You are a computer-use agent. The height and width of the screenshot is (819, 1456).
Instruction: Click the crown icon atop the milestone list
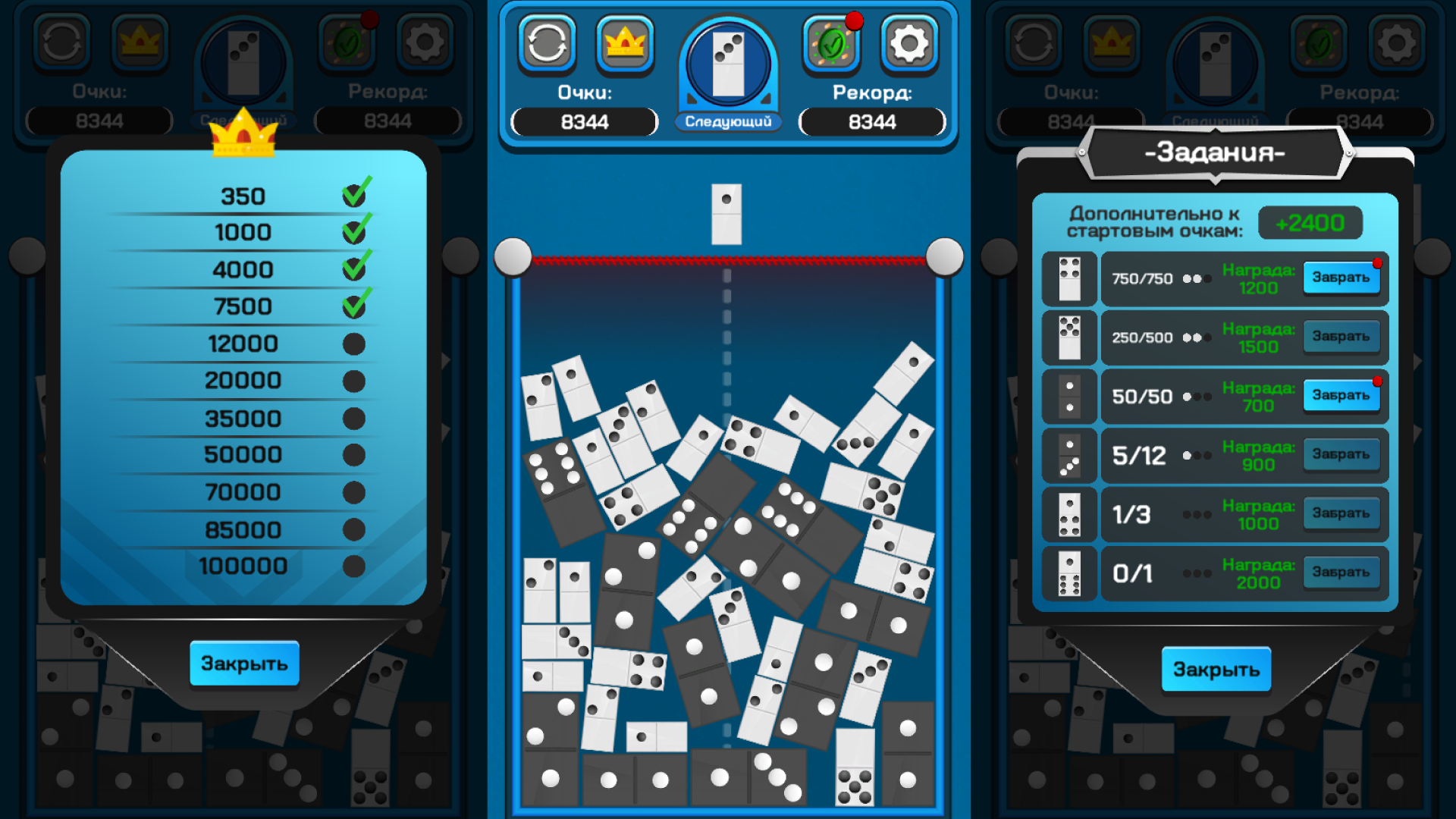coord(244,135)
